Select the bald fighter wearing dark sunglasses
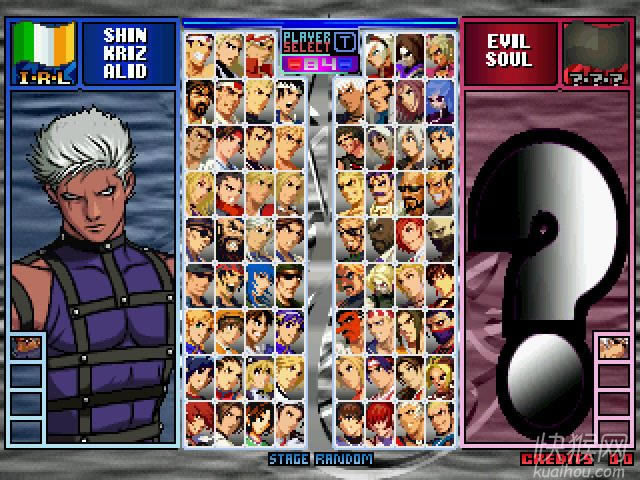 [410, 190]
